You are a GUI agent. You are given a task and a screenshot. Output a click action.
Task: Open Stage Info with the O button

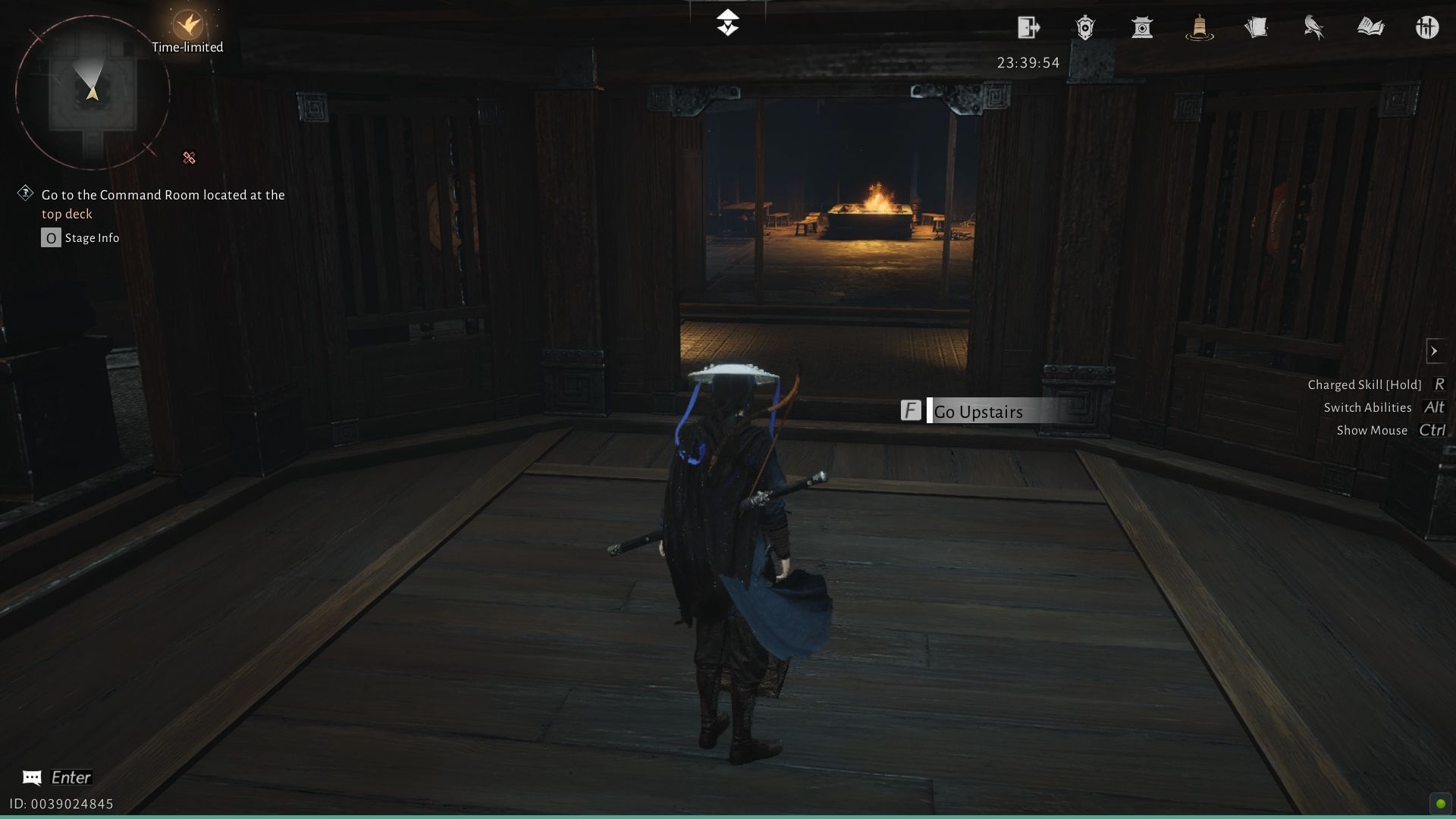(50, 237)
